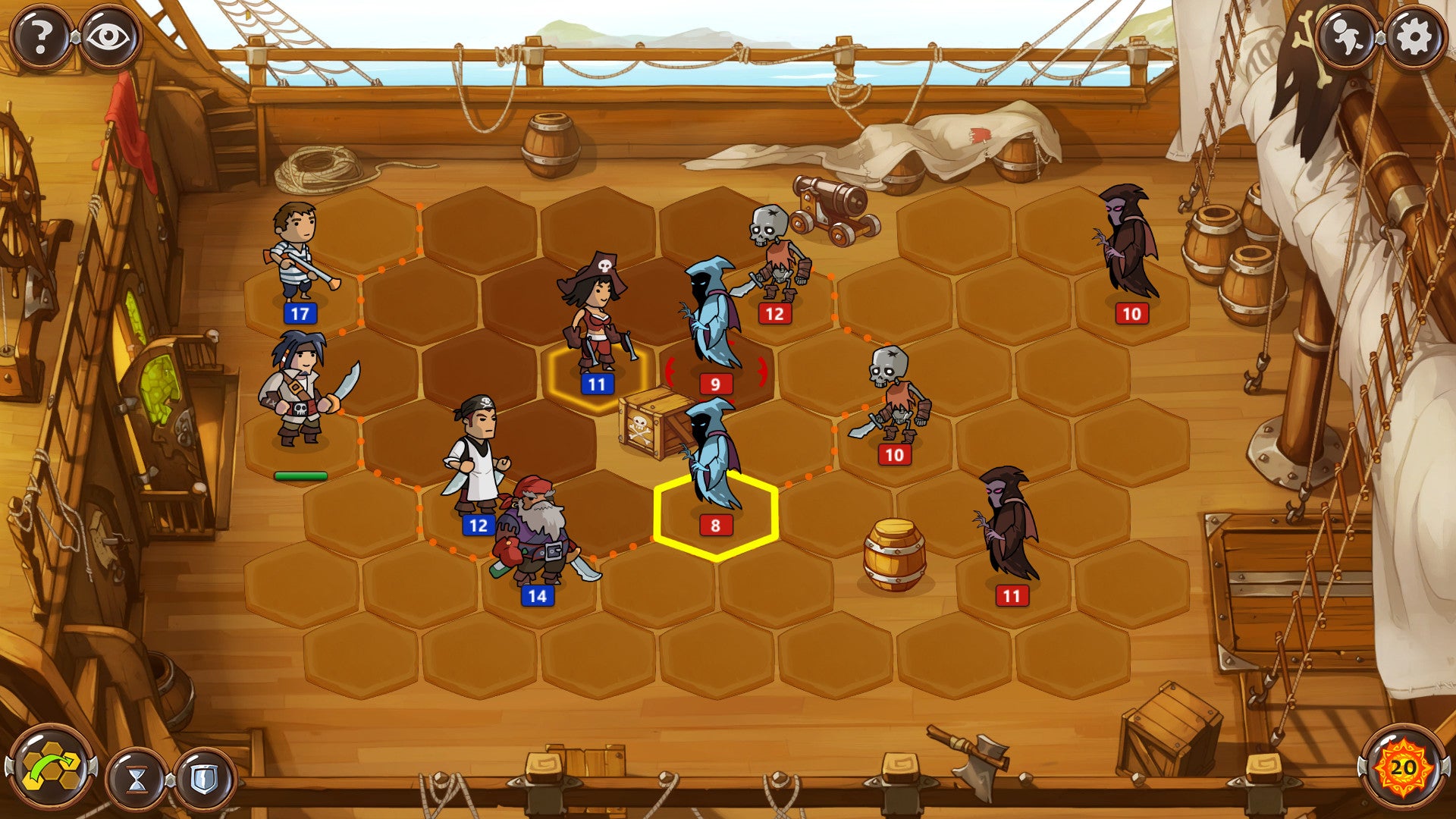Select the blue ghost on the yellow hex
The height and width of the screenshot is (819, 1456).
[x=713, y=459]
